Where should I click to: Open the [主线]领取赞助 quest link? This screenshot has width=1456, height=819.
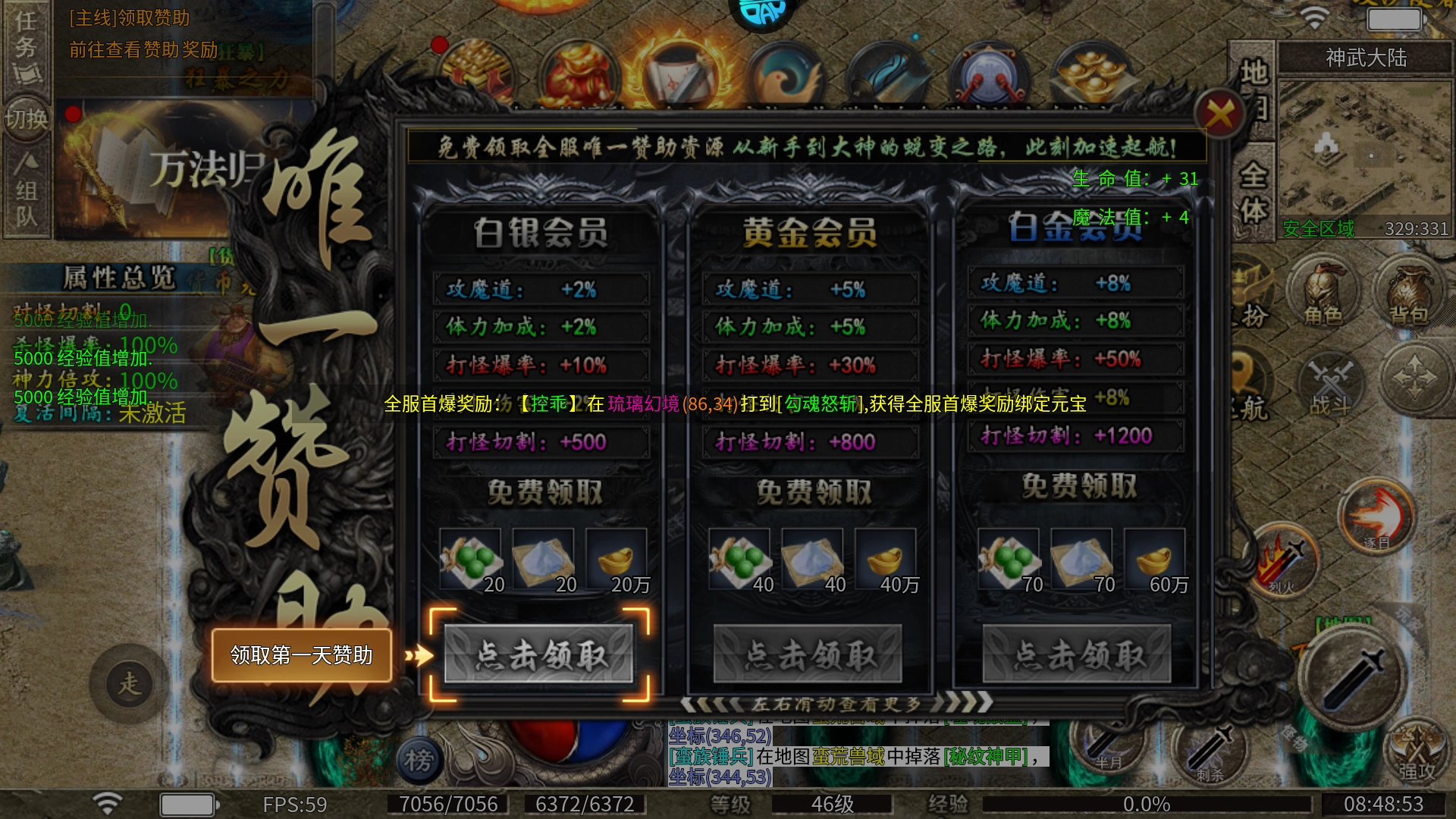(x=127, y=19)
